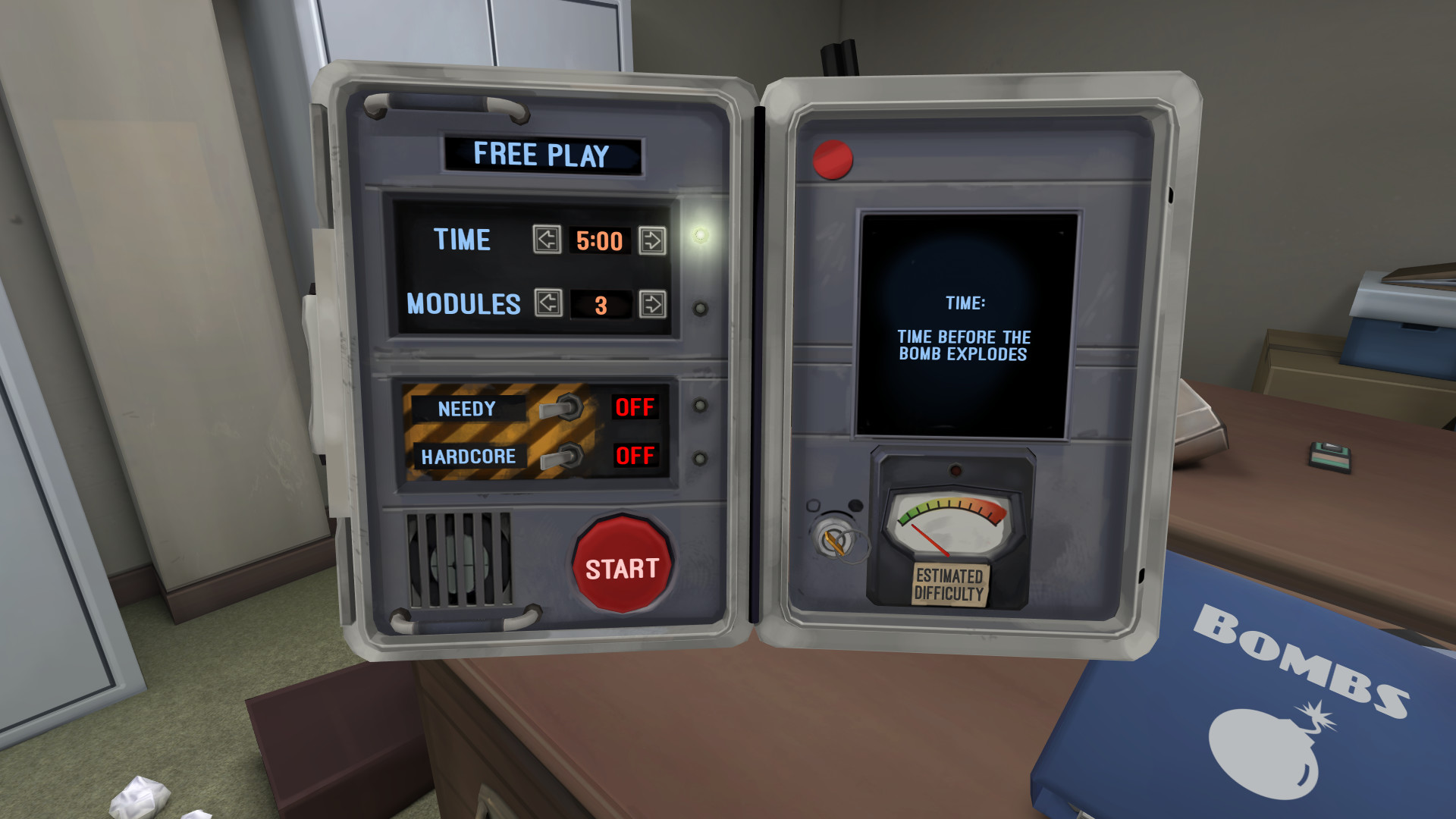Click the HARDCORE OFF status display
The width and height of the screenshot is (1456, 819).
635,457
